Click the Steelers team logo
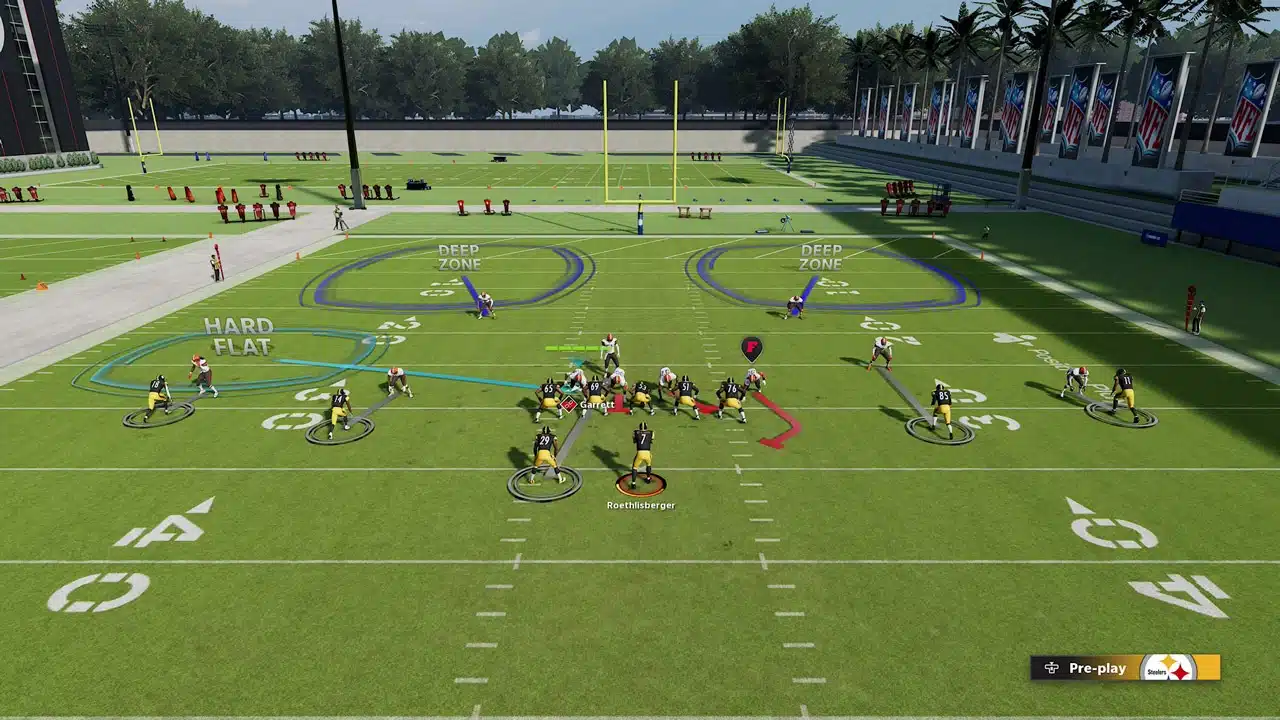This screenshot has height=720, width=1280. pos(1168,668)
